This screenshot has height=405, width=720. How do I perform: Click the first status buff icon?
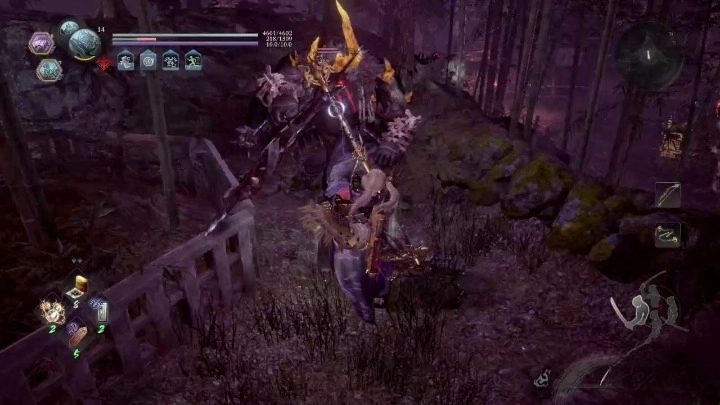click(x=126, y=61)
